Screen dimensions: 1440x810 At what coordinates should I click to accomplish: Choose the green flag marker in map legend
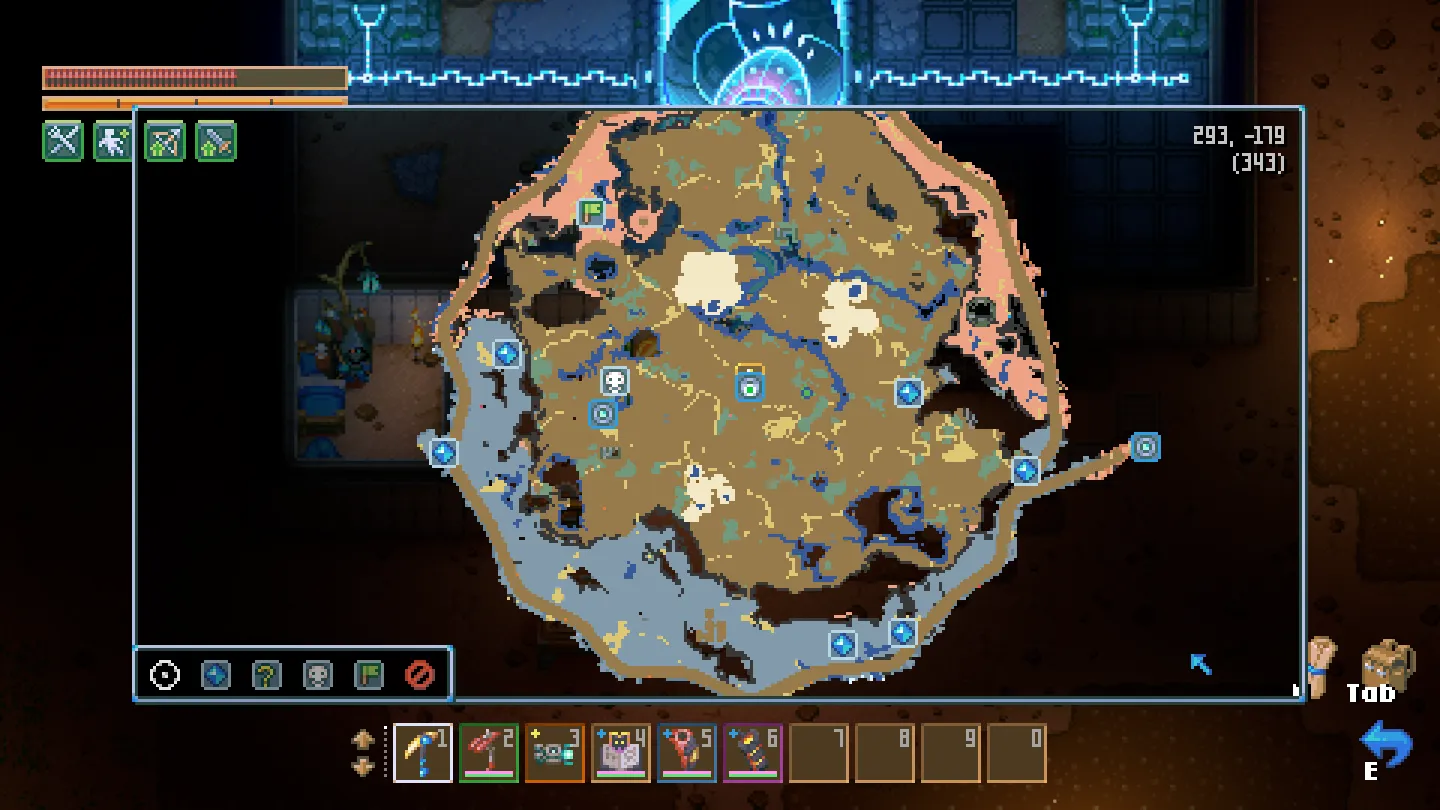tap(369, 675)
